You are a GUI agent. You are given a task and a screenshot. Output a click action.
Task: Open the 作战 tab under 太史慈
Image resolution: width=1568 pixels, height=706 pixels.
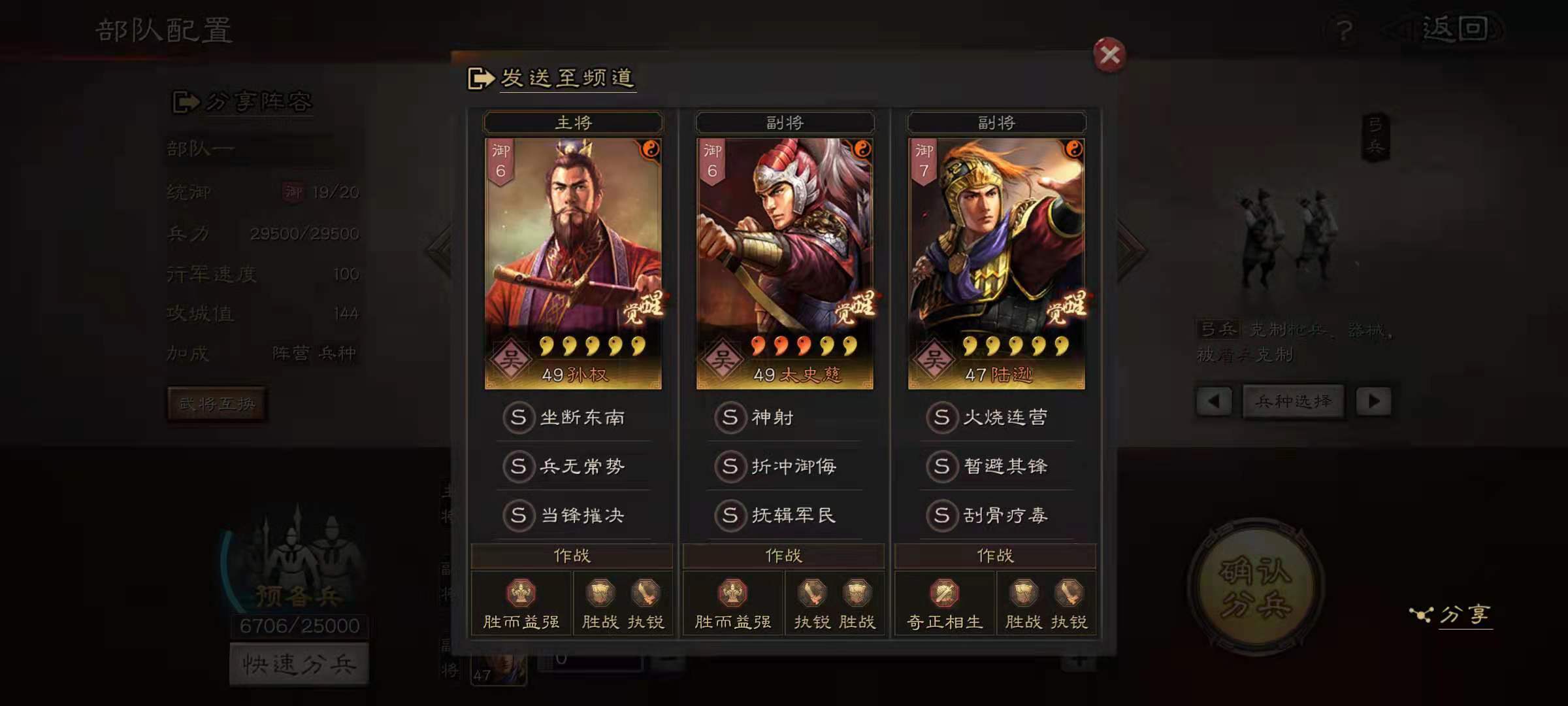coord(784,556)
